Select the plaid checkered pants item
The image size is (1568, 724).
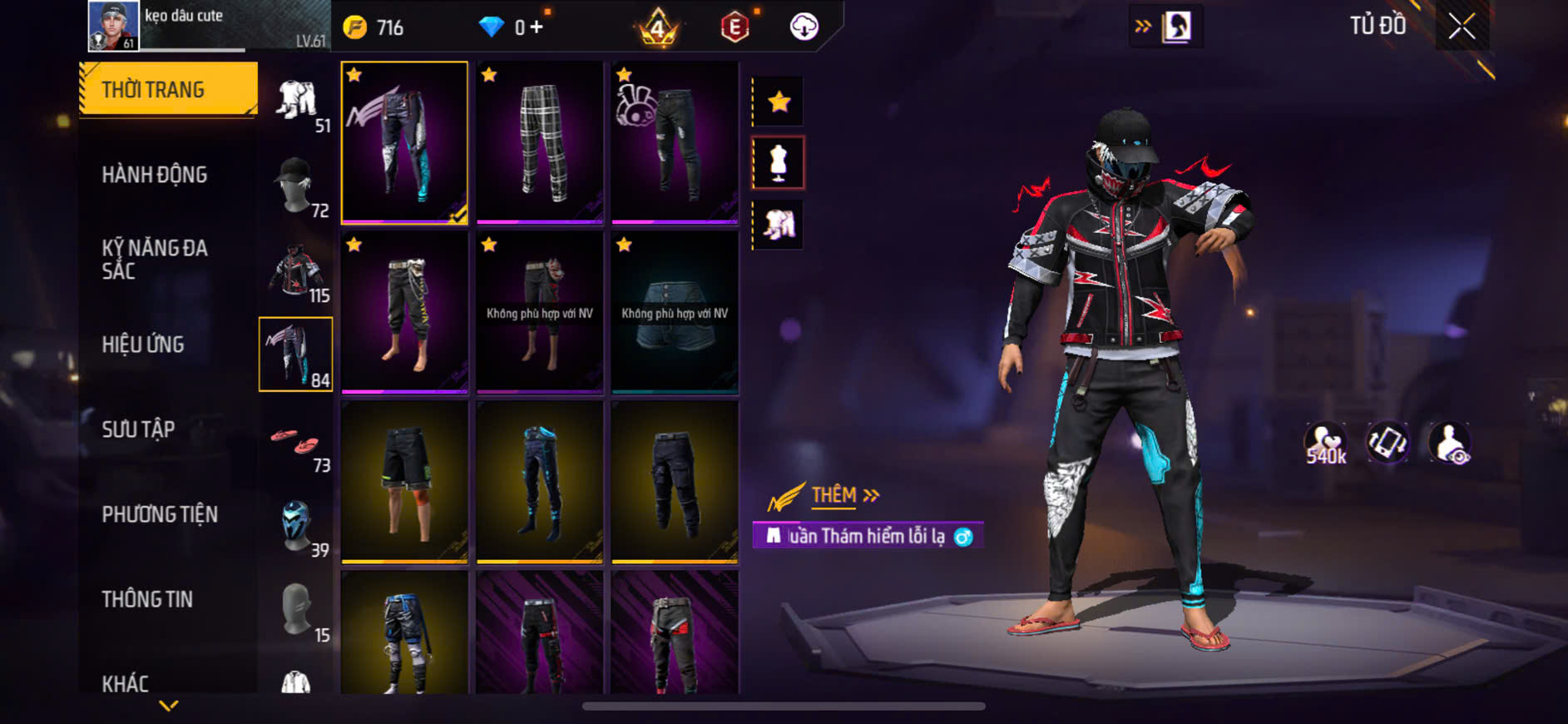point(540,141)
